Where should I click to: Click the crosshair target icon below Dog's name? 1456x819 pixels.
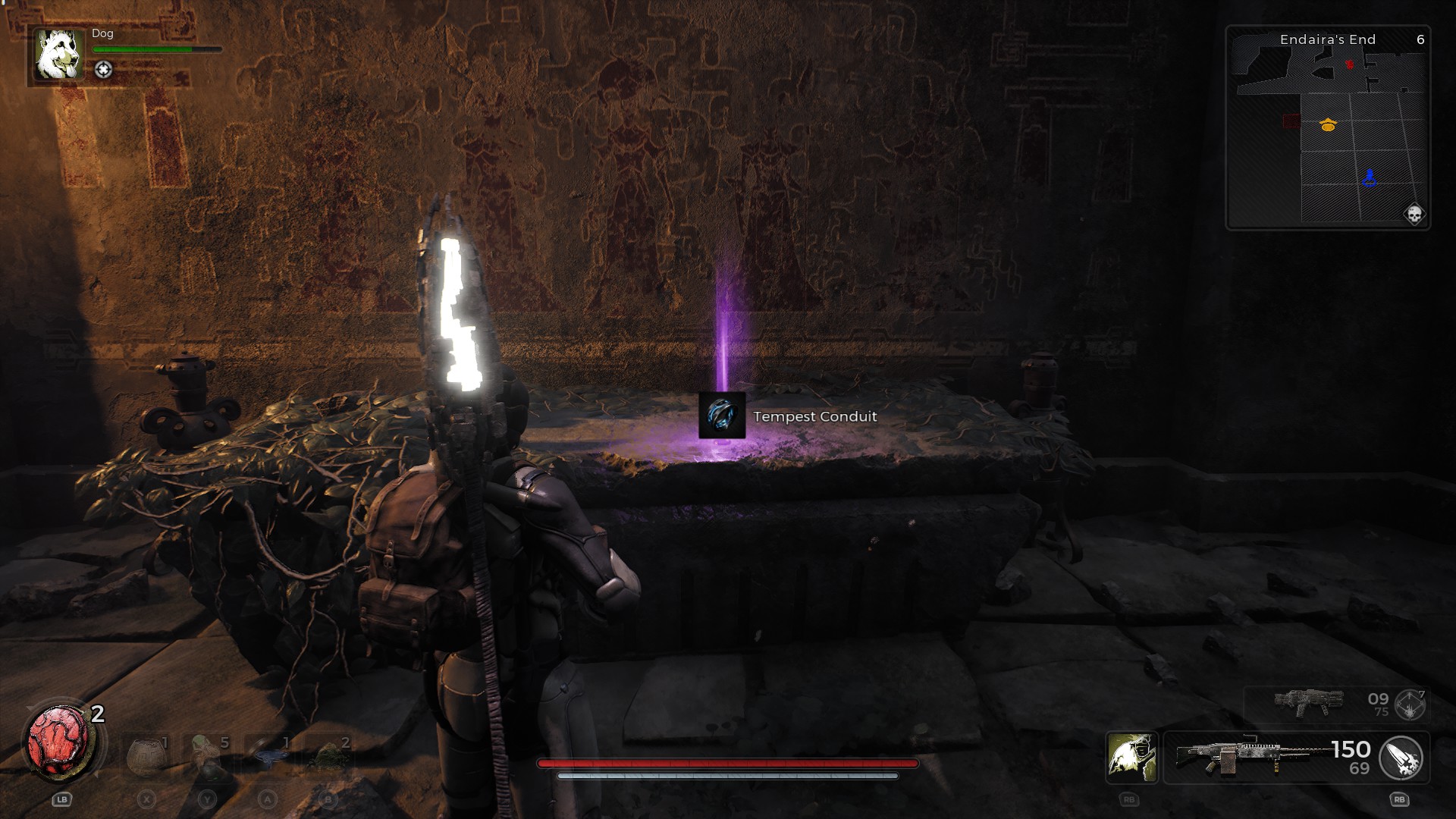pyautogui.click(x=104, y=68)
